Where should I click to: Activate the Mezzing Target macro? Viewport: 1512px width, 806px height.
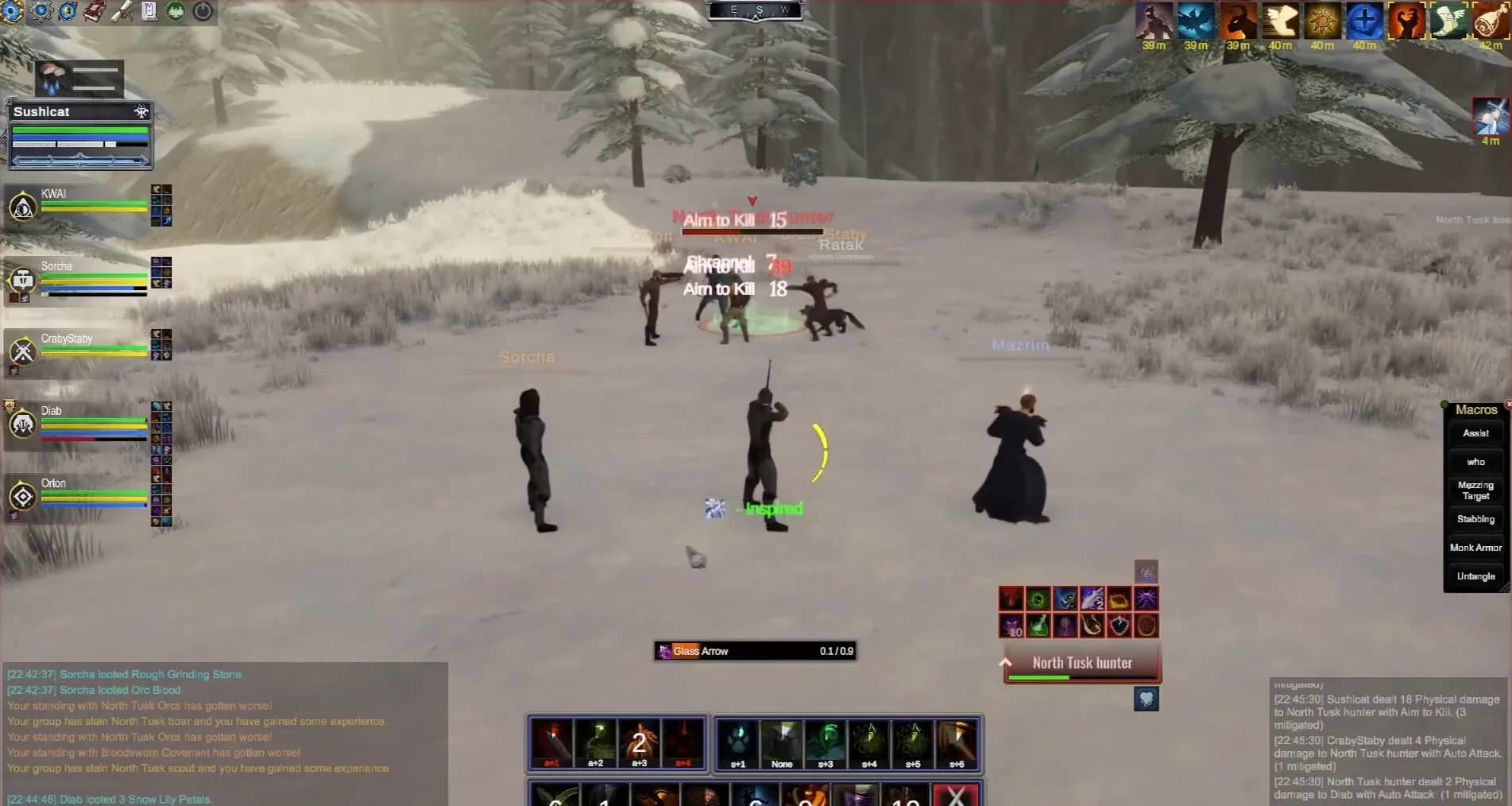pos(1475,490)
